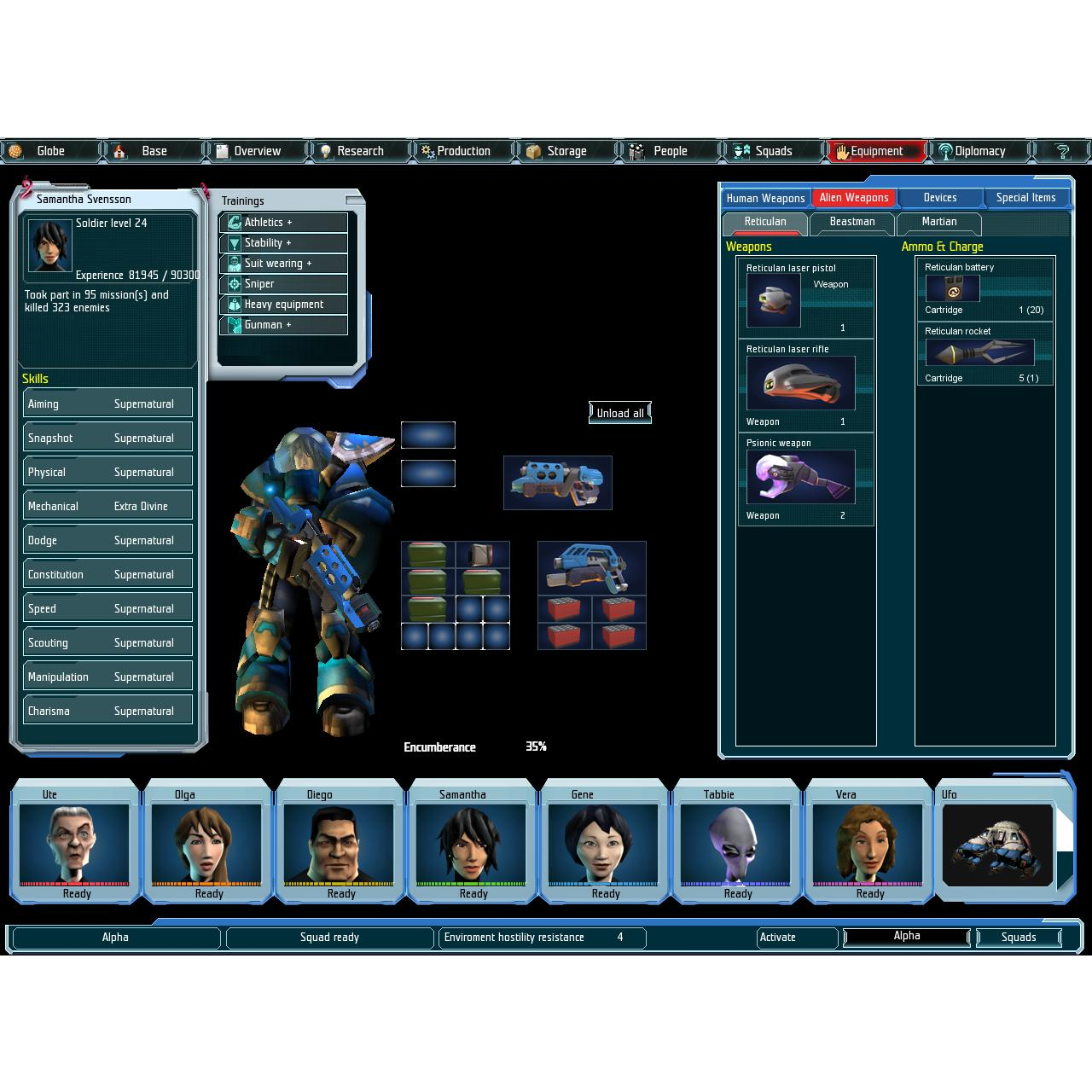This screenshot has width=1092, height=1092.
Task: Open the Globe view
Action: click(x=49, y=151)
